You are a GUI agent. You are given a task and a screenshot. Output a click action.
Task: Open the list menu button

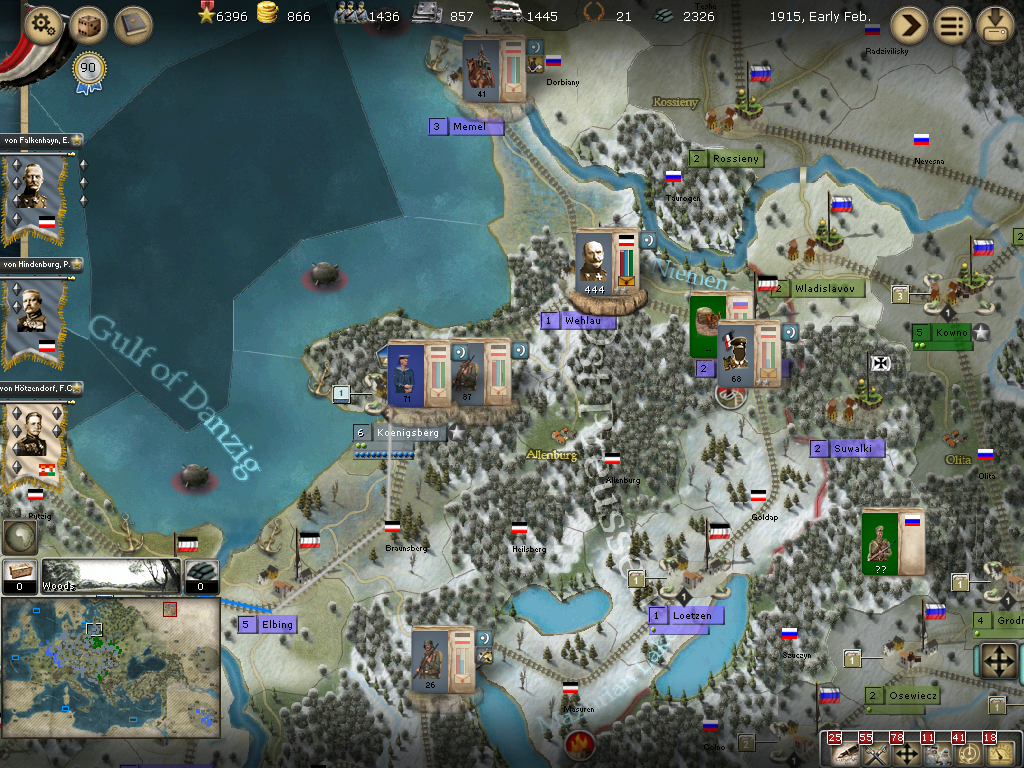953,25
